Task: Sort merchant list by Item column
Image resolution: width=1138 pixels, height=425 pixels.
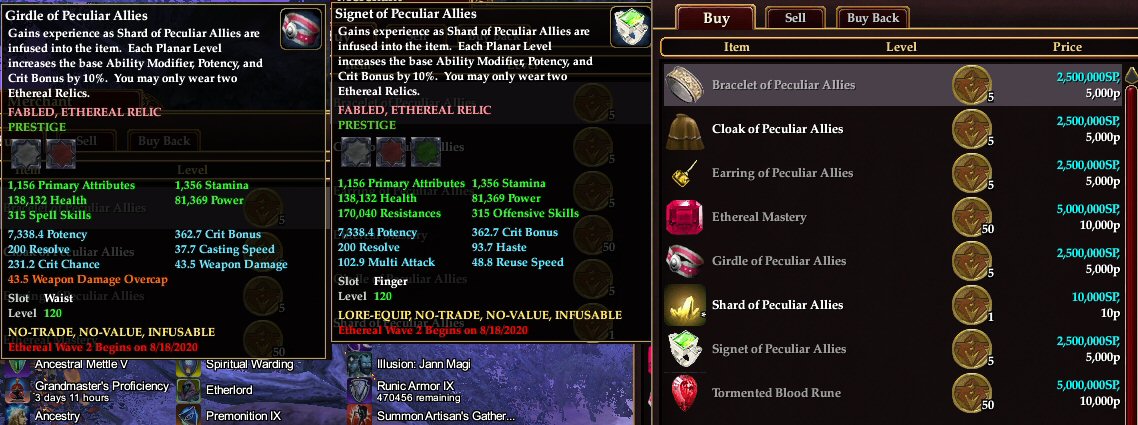Action: (x=736, y=47)
